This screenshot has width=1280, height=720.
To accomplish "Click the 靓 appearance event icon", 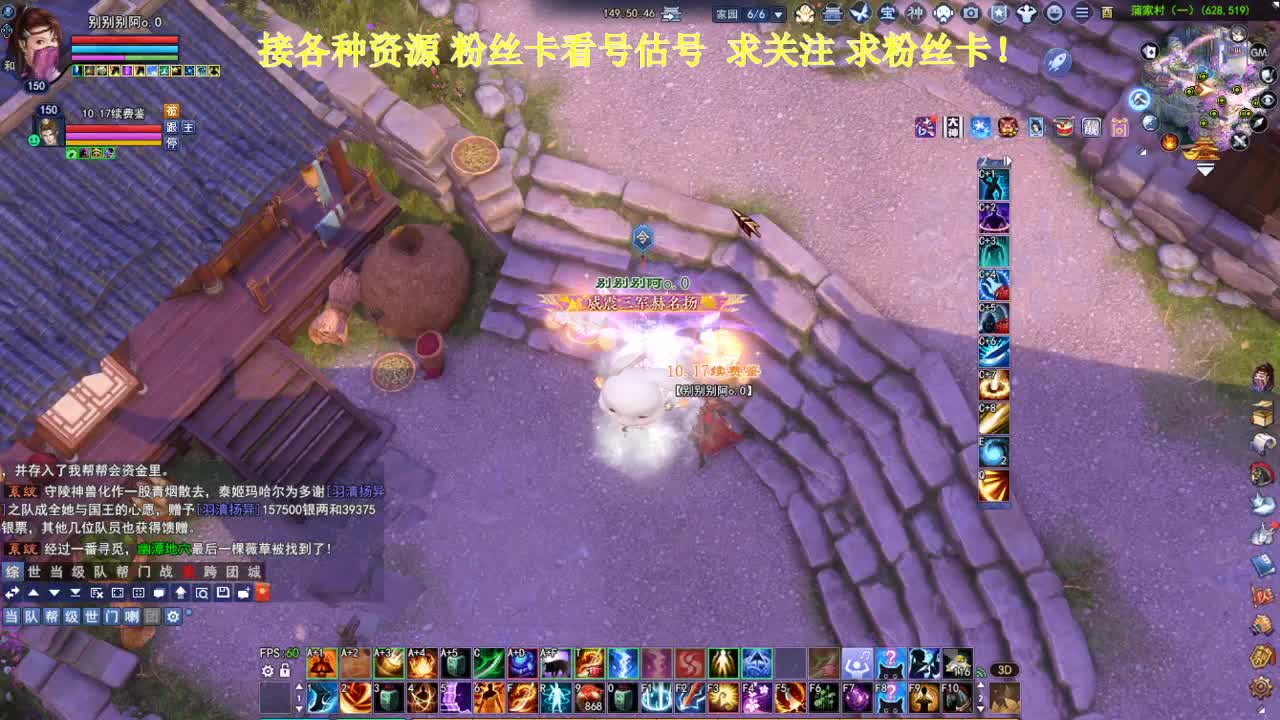I will (x=1090, y=126).
